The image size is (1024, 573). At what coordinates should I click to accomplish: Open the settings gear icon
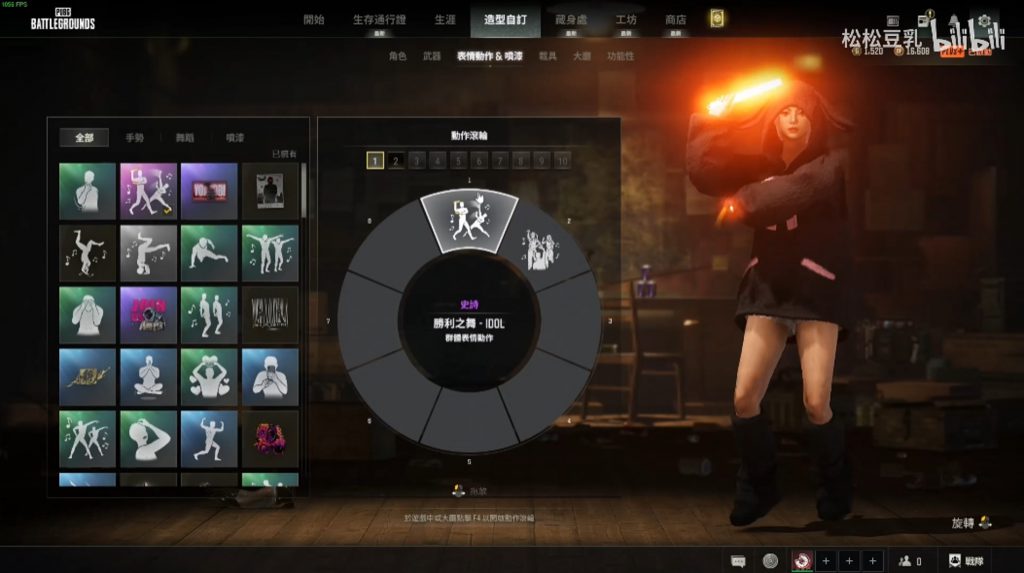pos(984,20)
